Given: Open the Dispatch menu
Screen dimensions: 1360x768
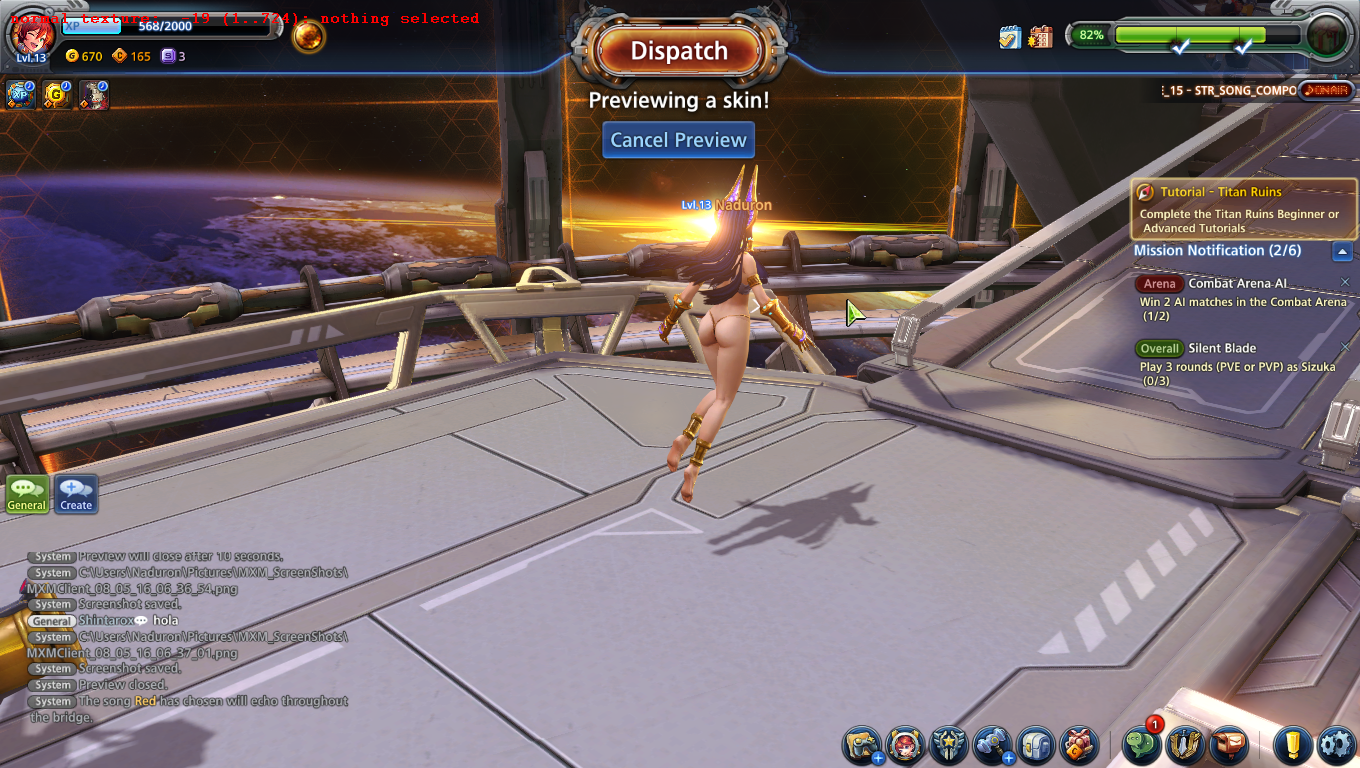Looking at the screenshot, I should [x=679, y=51].
